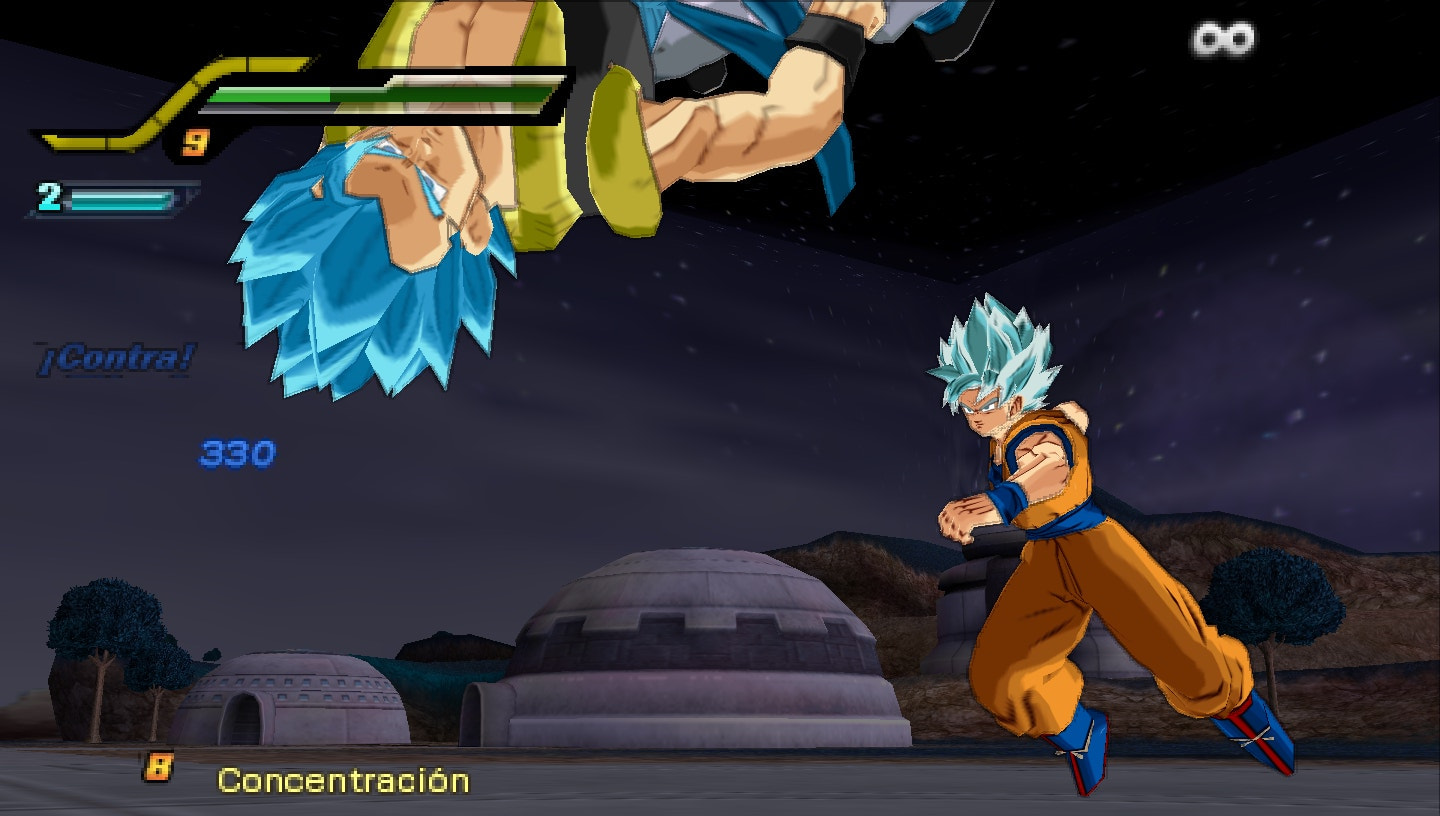
Task: Click the yellow ki counter showing 9
Action: coord(196,140)
